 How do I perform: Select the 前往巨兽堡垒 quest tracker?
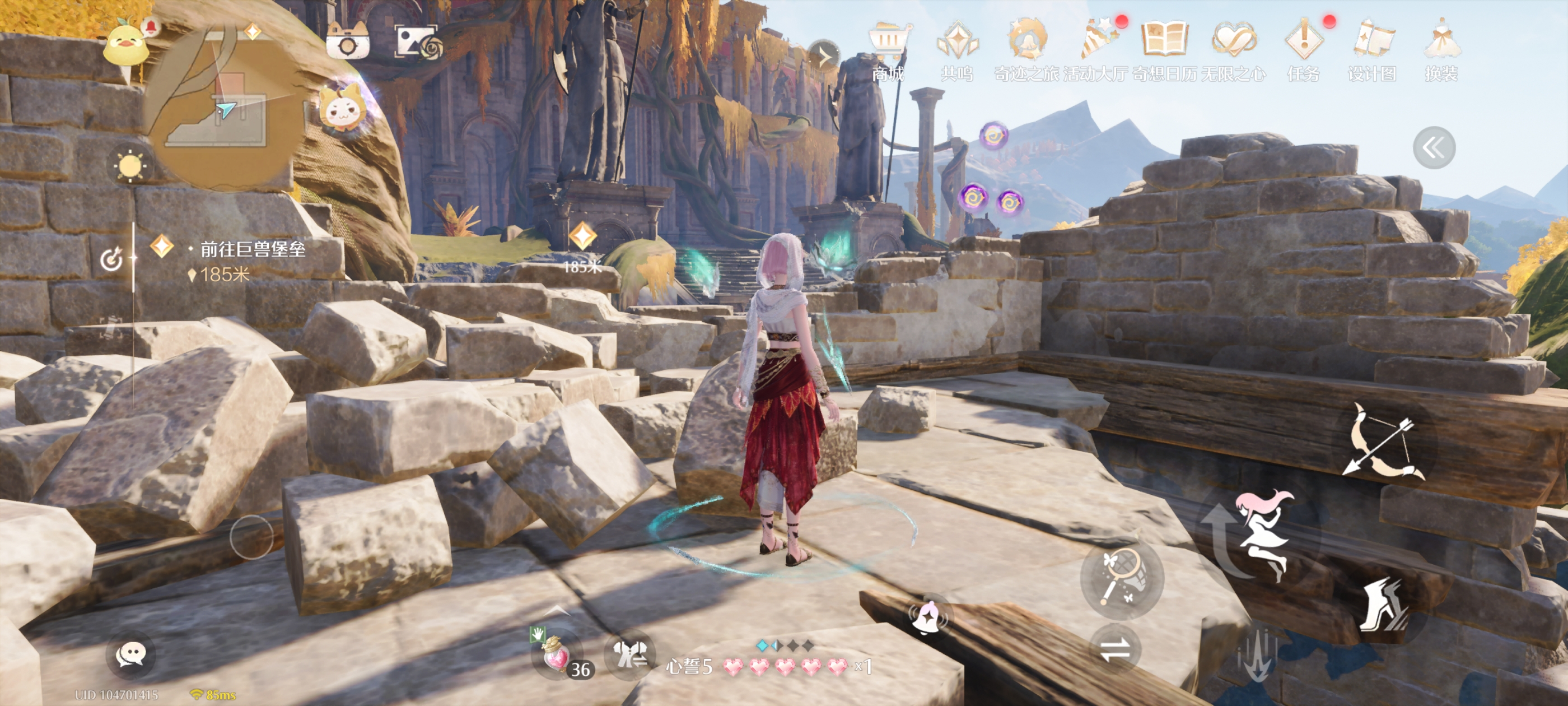[251, 250]
